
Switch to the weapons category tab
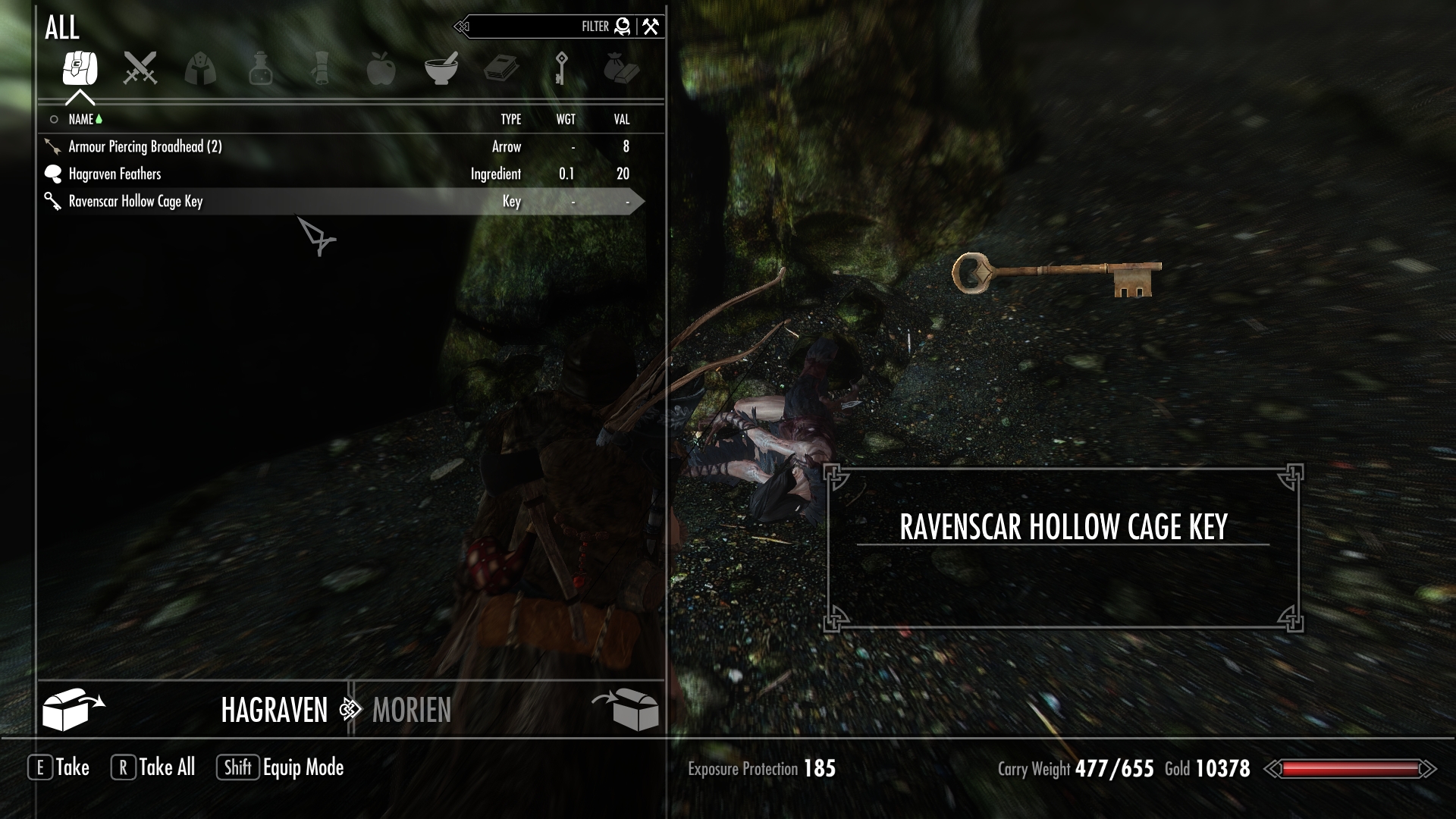pos(140,68)
